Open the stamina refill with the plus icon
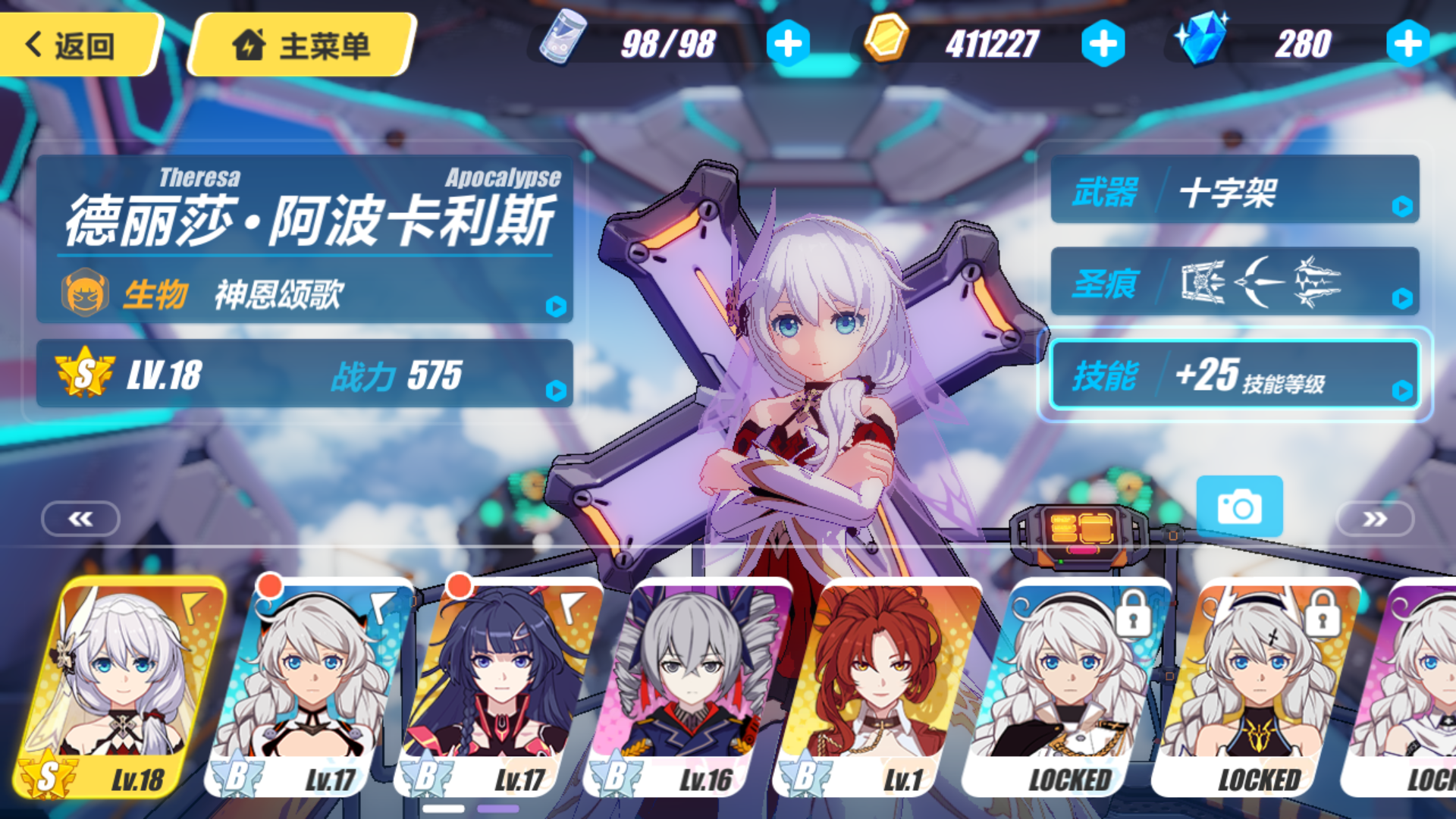 (789, 43)
